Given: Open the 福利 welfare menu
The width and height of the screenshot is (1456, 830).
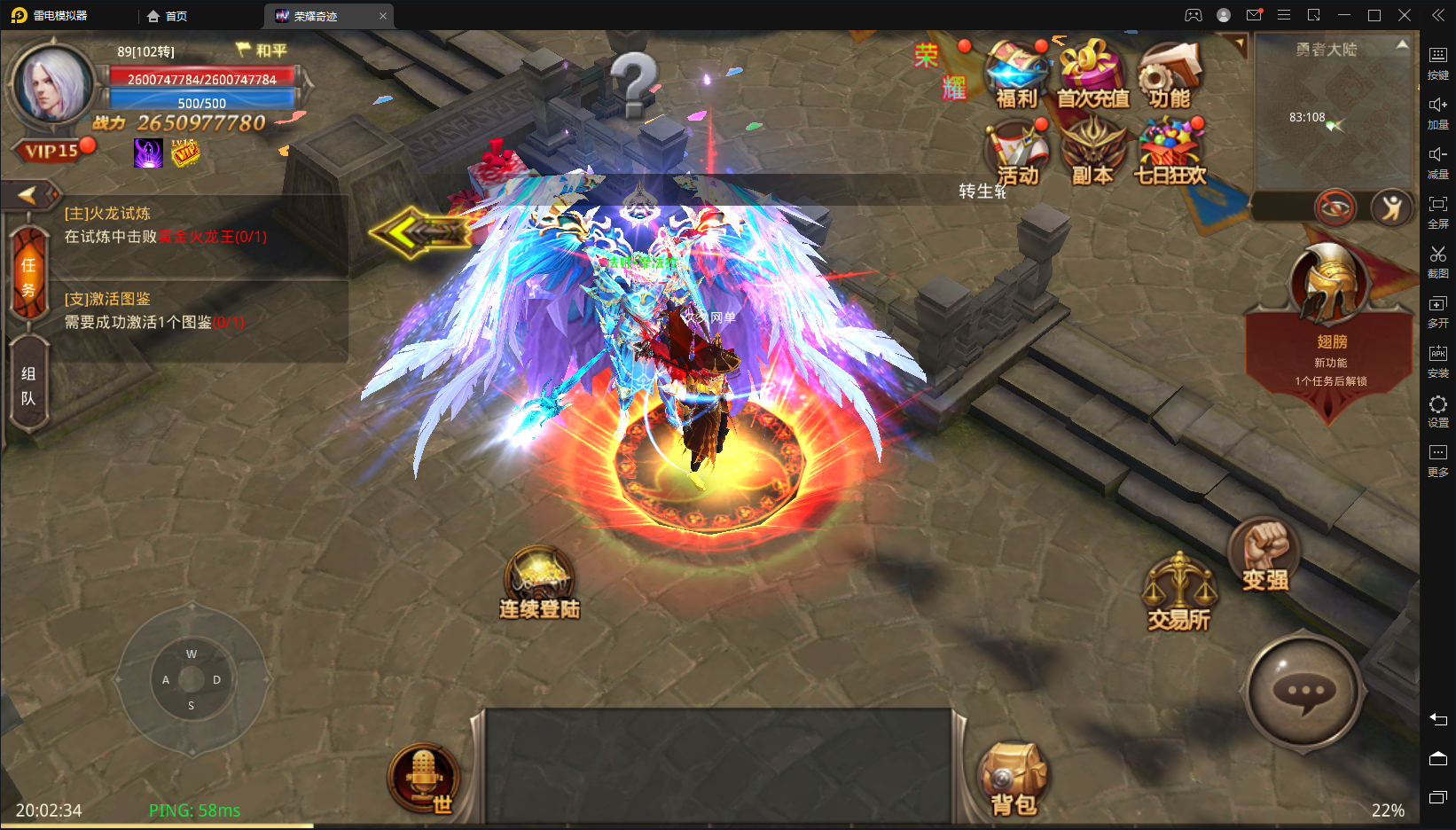Looking at the screenshot, I should [1016, 75].
